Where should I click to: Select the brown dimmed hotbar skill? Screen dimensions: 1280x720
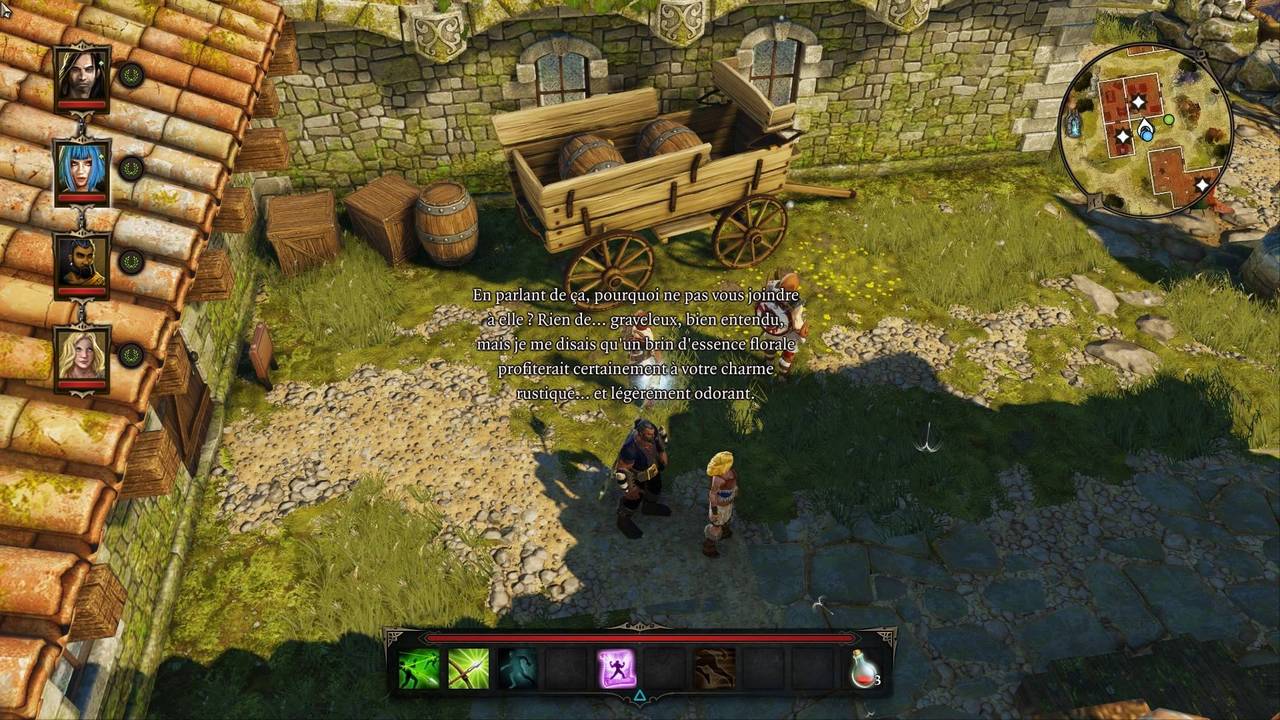714,668
